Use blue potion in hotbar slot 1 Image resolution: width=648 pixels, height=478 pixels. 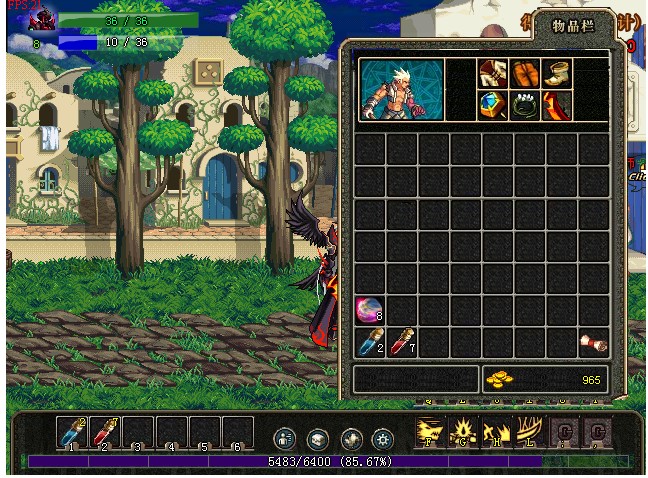click(72, 432)
